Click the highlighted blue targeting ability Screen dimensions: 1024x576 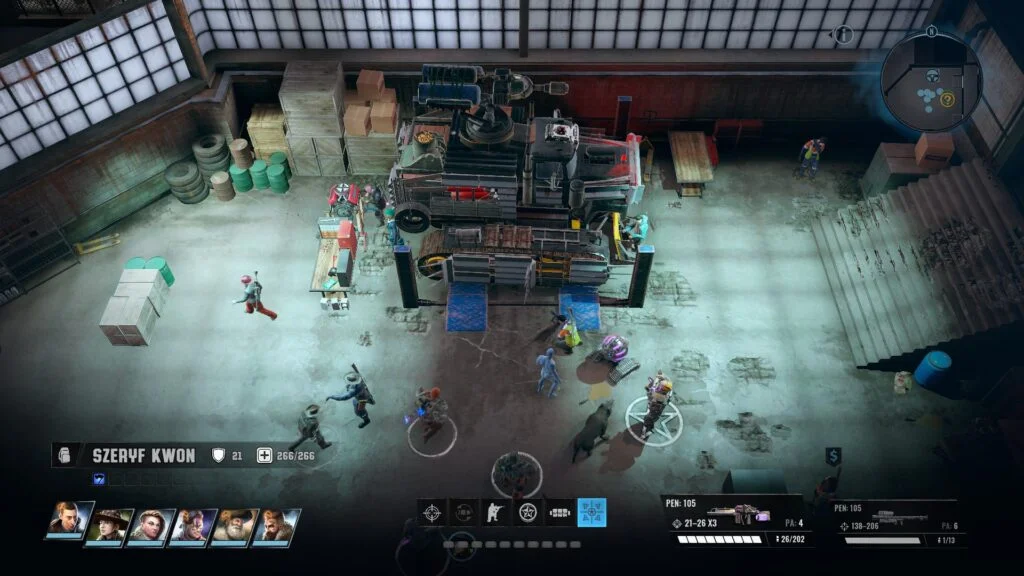click(x=591, y=513)
